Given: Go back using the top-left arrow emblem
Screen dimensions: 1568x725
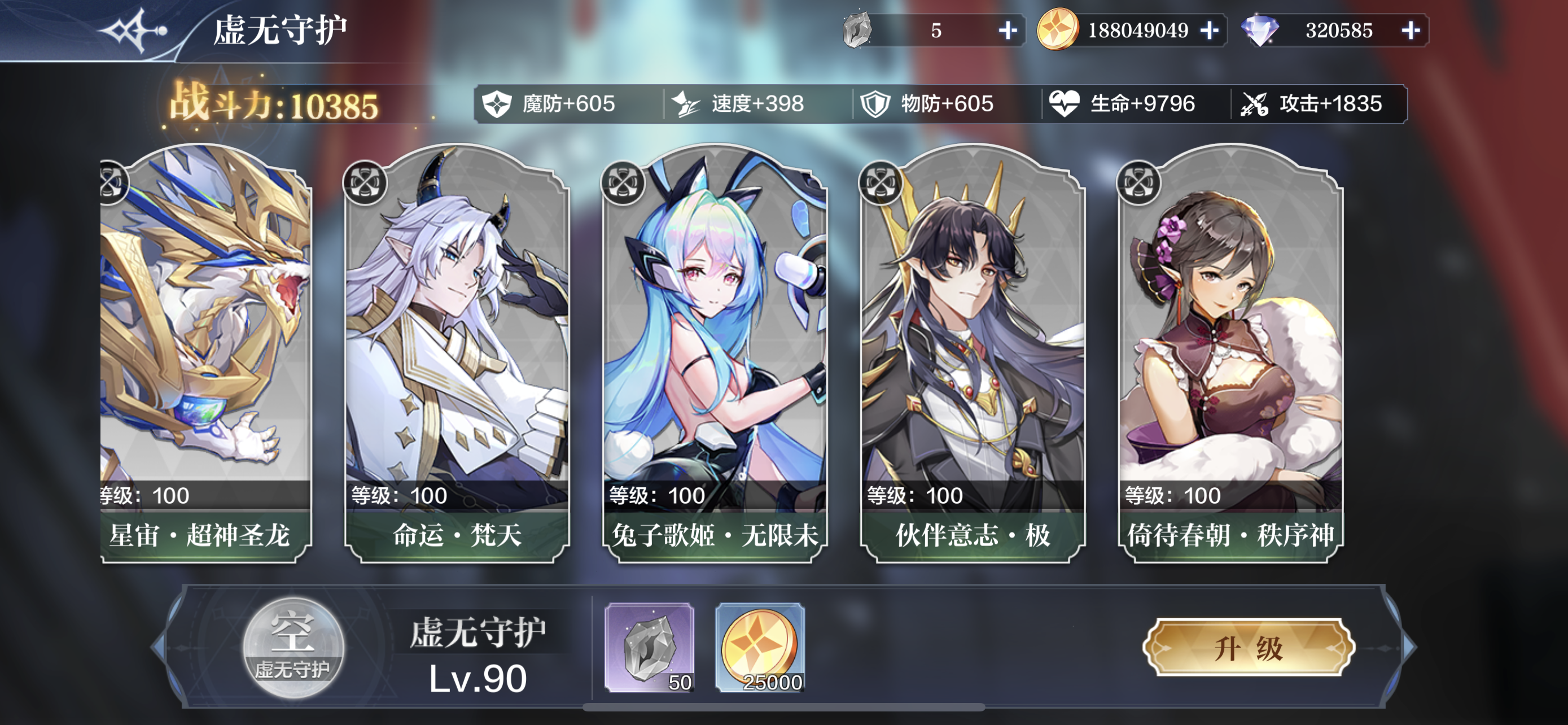Looking at the screenshot, I should [135, 30].
